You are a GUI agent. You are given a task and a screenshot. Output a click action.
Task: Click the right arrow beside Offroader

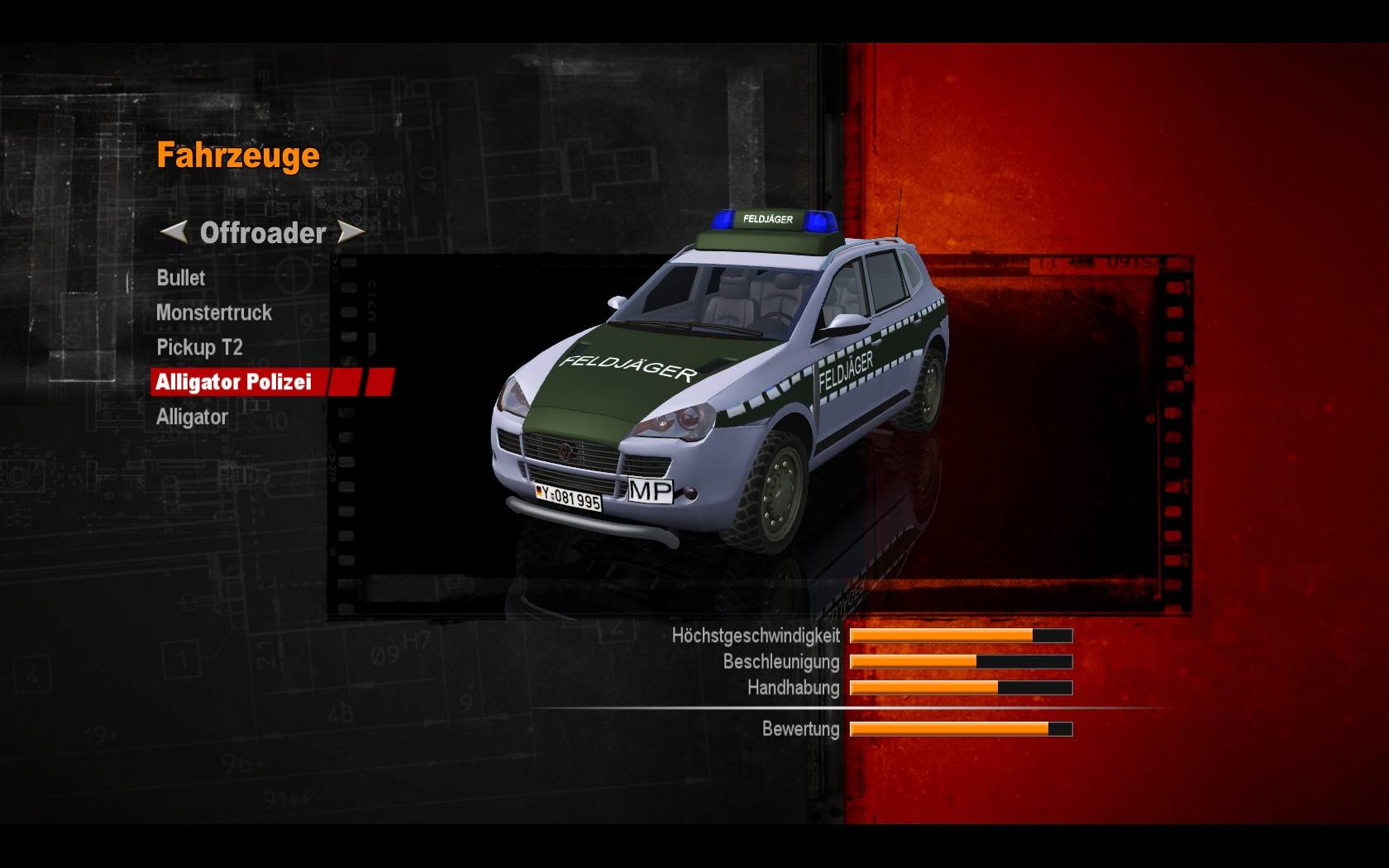pyautogui.click(x=352, y=232)
